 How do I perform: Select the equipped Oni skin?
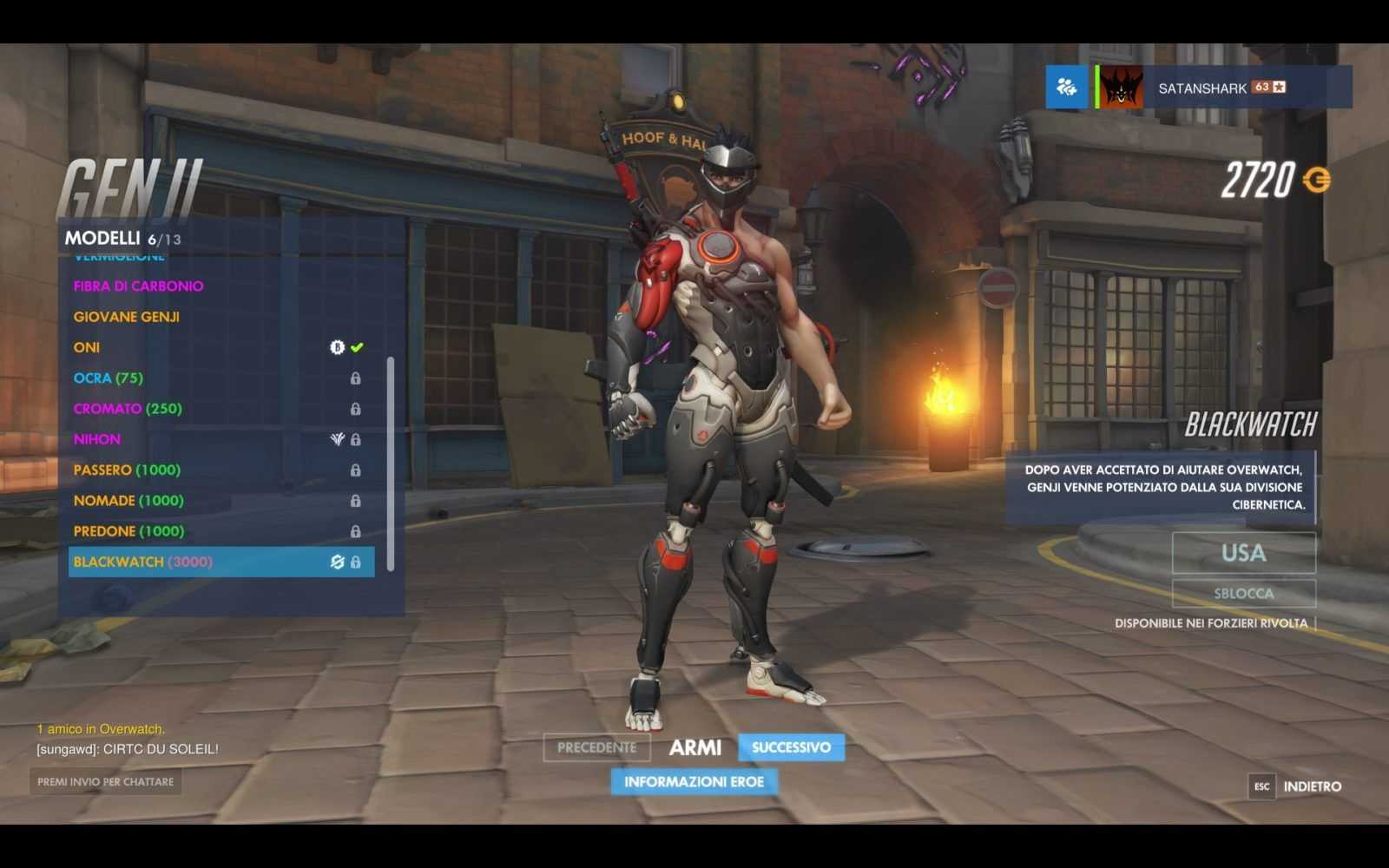[87, 347]
